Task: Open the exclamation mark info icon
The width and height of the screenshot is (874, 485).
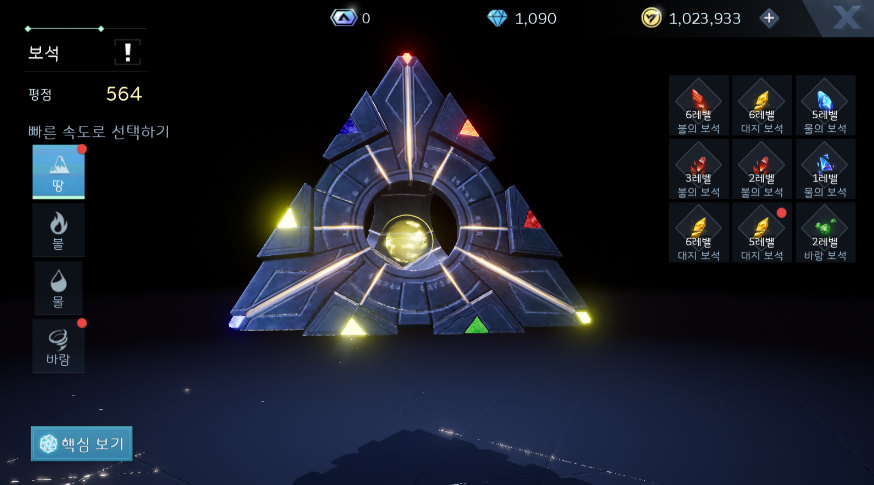Action: pos(127,52)
